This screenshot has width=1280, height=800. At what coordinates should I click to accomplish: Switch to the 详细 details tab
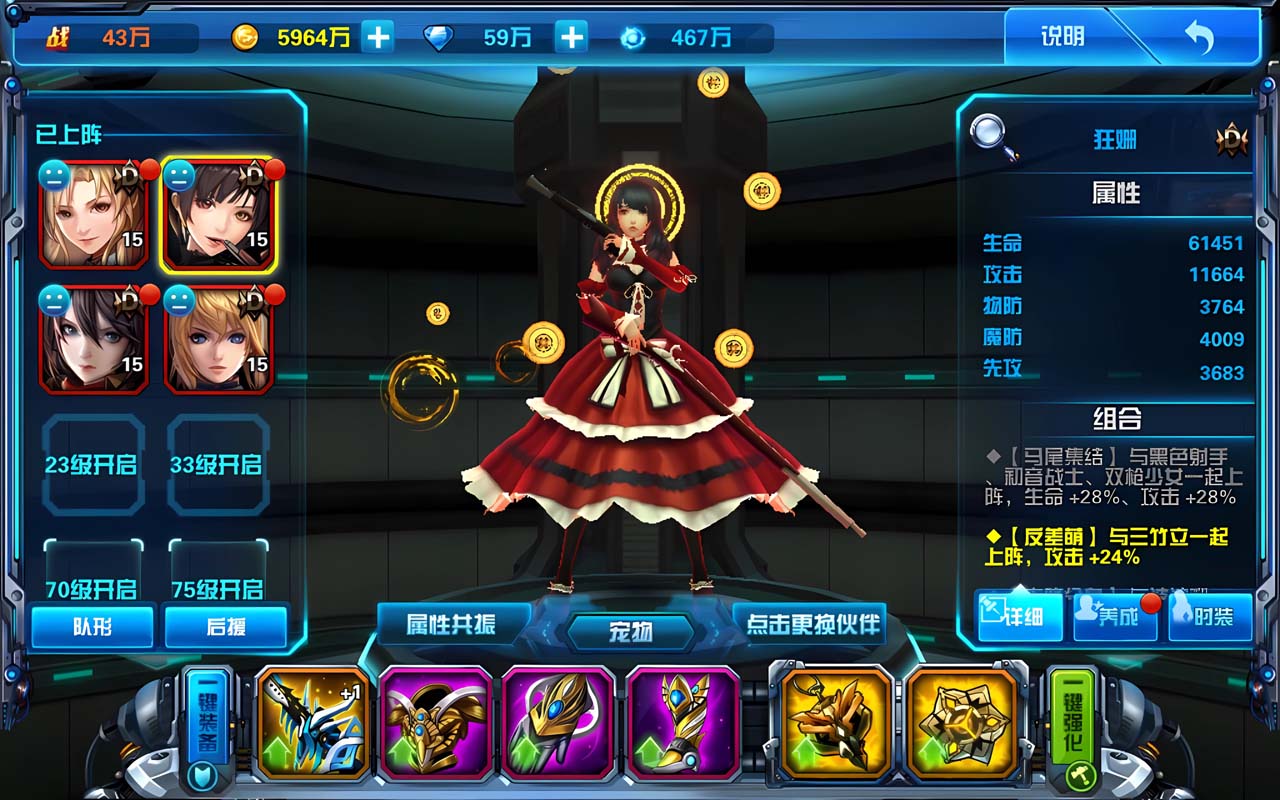click(1019, 615)
